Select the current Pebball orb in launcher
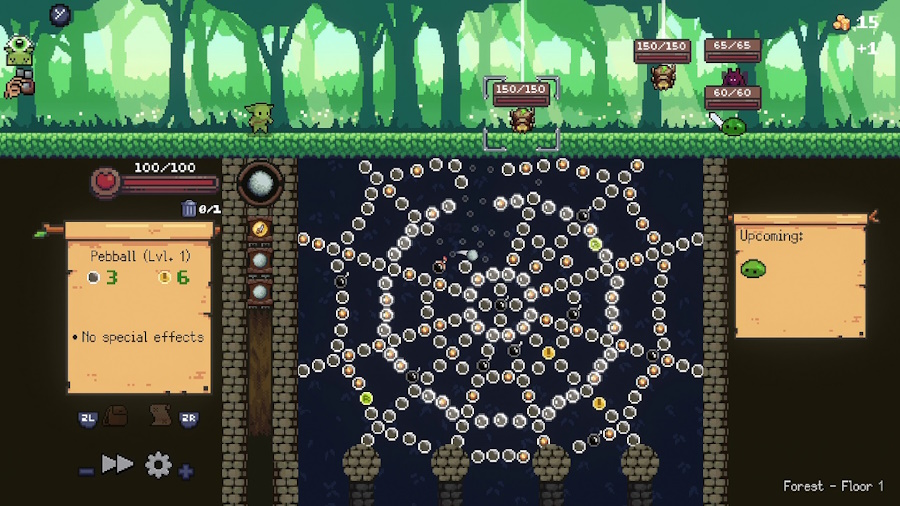The height and width of the screenshot is (506, 900). (x=260, y=185)
